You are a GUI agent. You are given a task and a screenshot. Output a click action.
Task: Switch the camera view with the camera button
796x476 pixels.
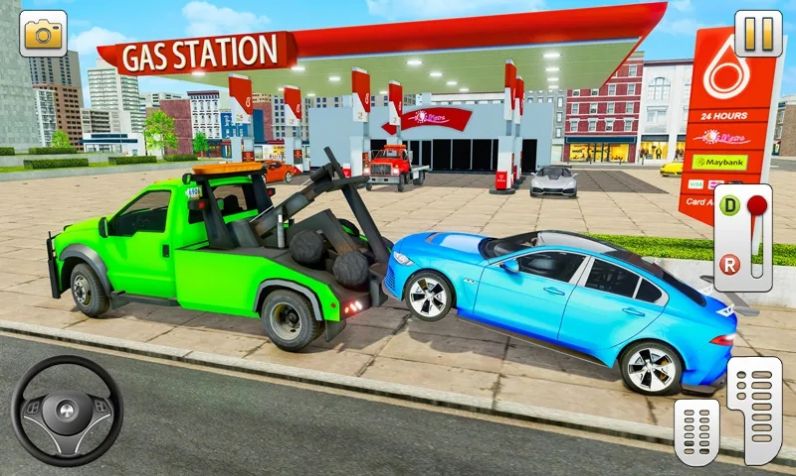tap(43, 33)
